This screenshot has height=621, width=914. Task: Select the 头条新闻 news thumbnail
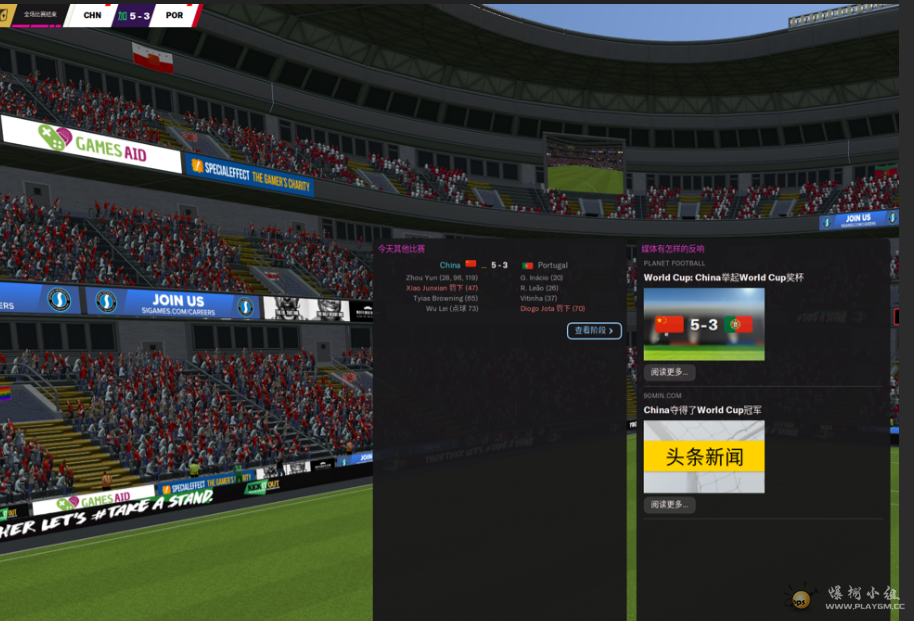click(704, 457)
